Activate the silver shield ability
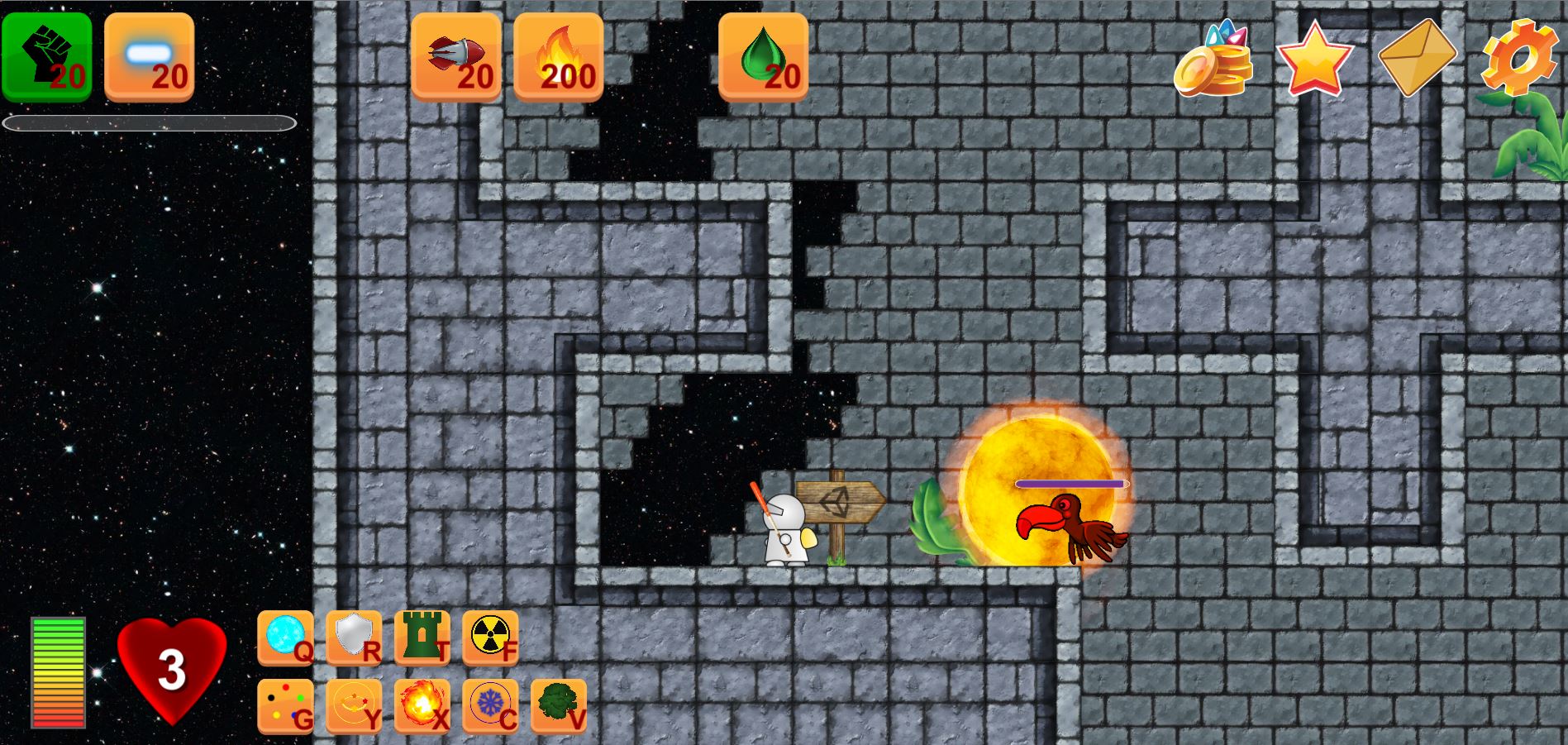1568x745 pixels. click(355, 638)
